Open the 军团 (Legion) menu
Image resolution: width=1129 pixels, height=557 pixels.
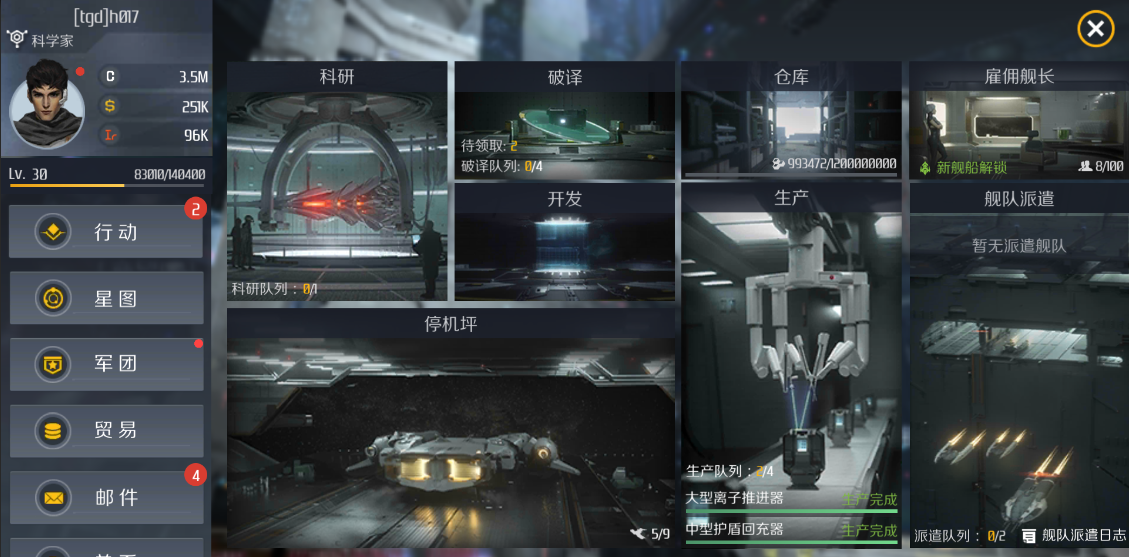pos(106,364)
